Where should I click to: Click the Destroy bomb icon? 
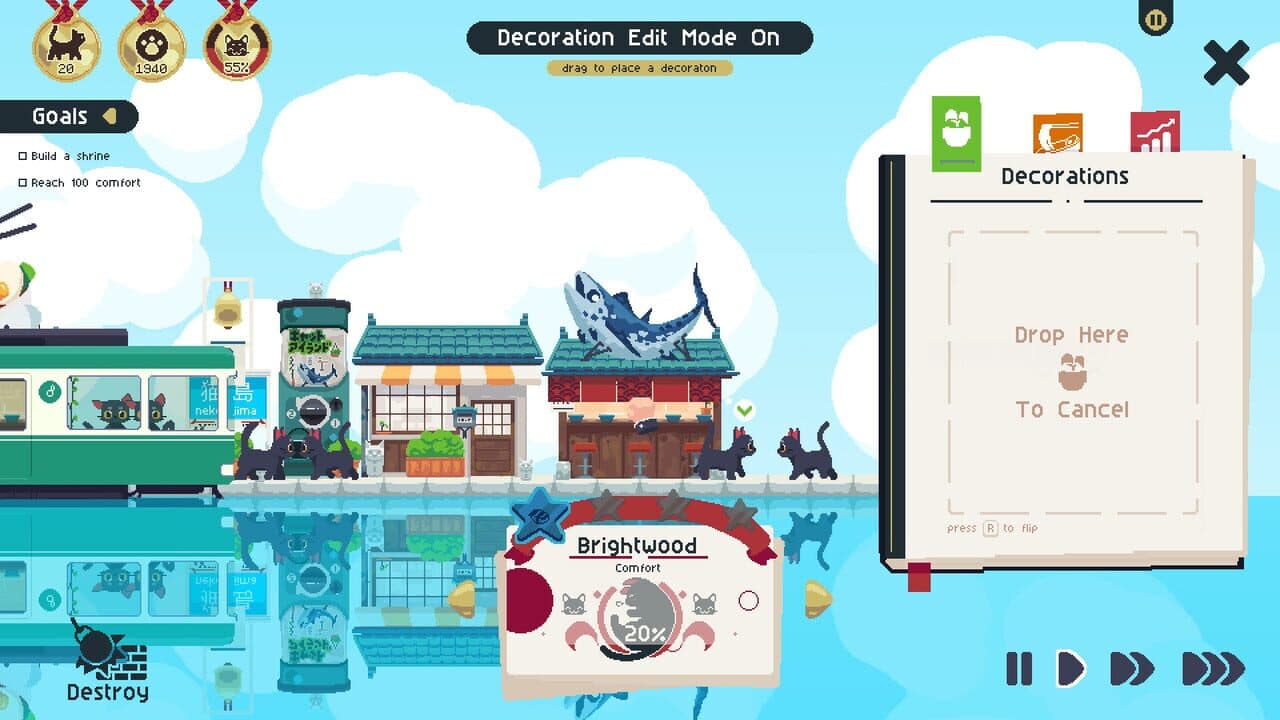(98, 650)
